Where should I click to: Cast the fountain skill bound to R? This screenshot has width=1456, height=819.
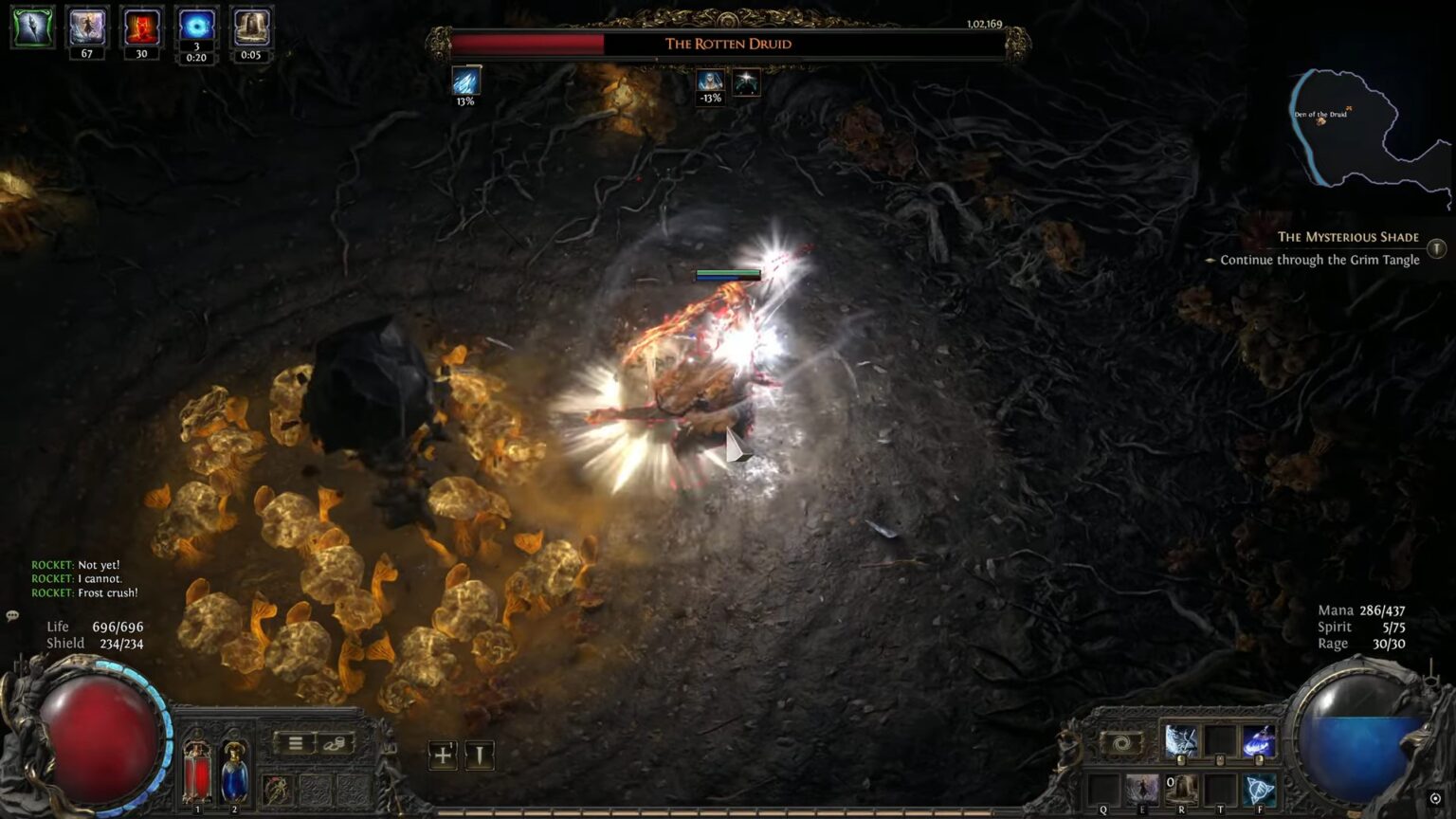coord(1182,790)
